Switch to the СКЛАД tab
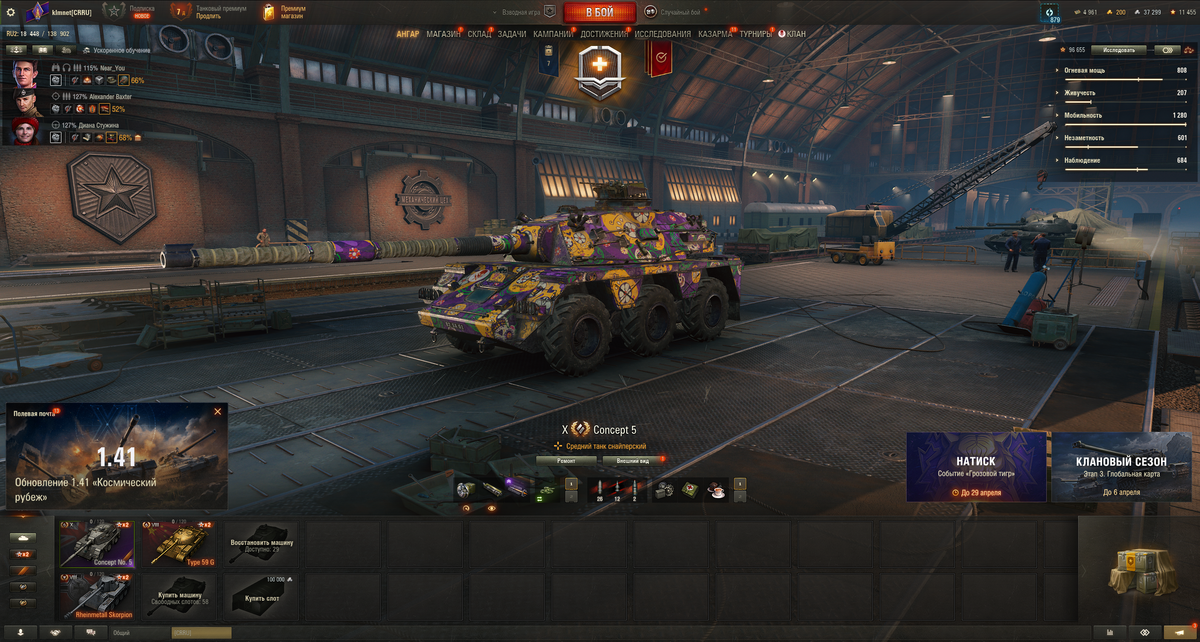1200x642 pixels. (x=479, y=34)
